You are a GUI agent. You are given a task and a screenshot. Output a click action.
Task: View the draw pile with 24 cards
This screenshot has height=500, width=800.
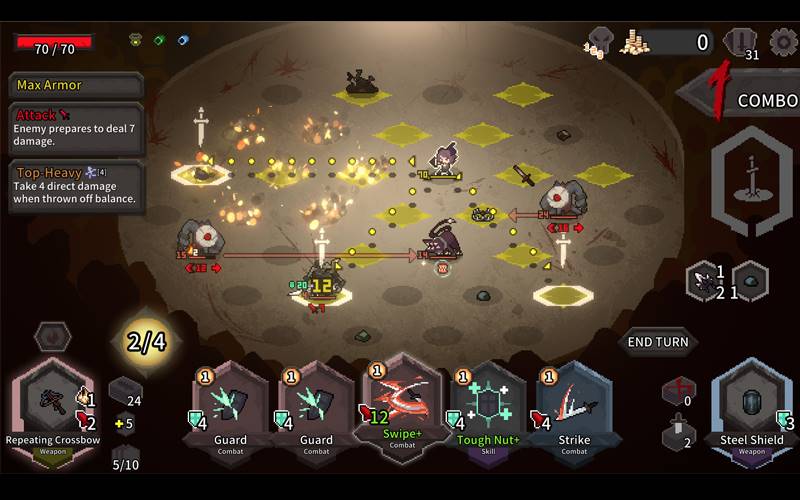tap(125, 392)
